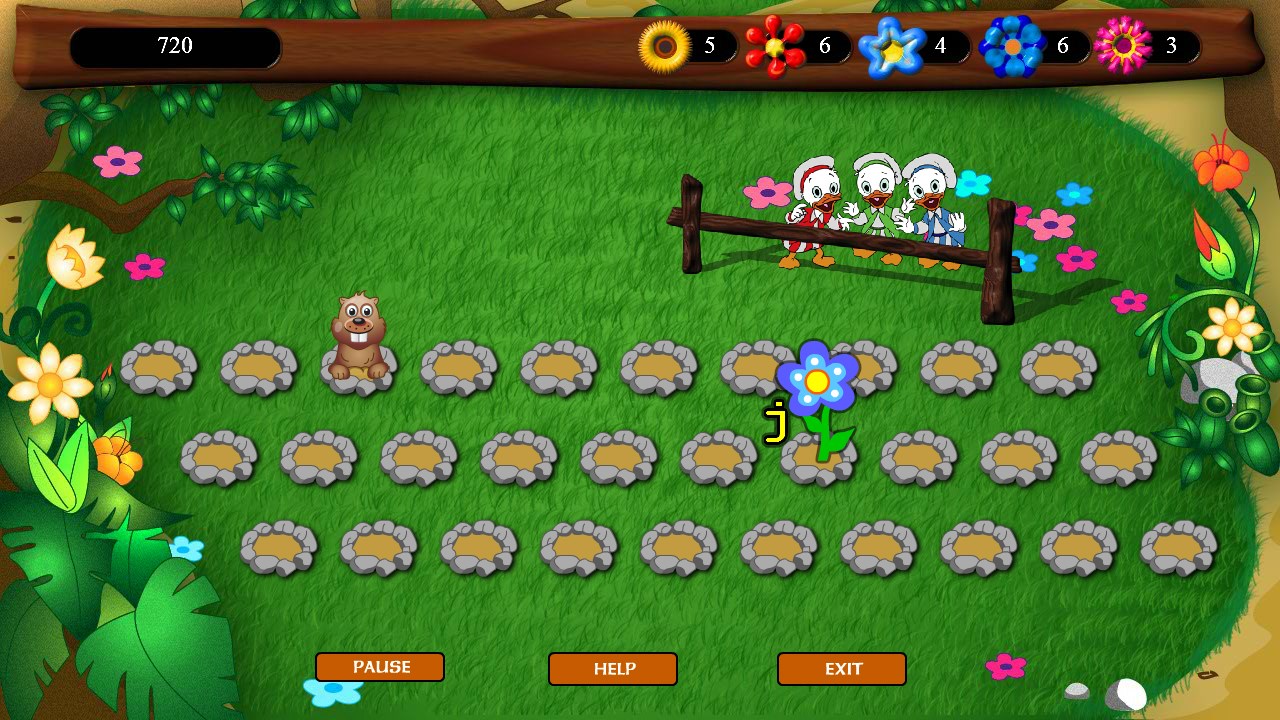
Task: Click the EXIT button
Action: point(841,670)
